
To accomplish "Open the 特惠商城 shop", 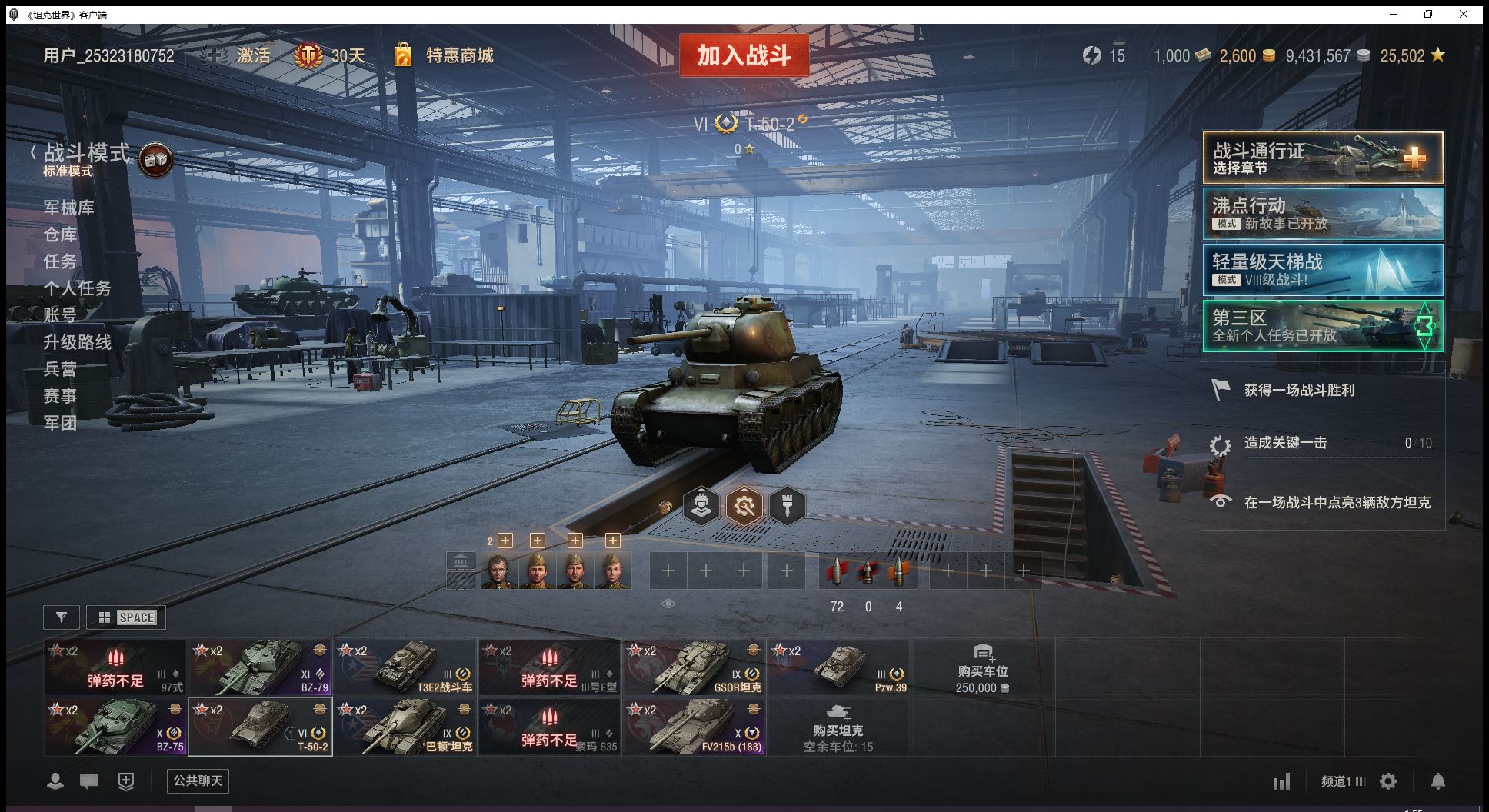I will [458, 55].
